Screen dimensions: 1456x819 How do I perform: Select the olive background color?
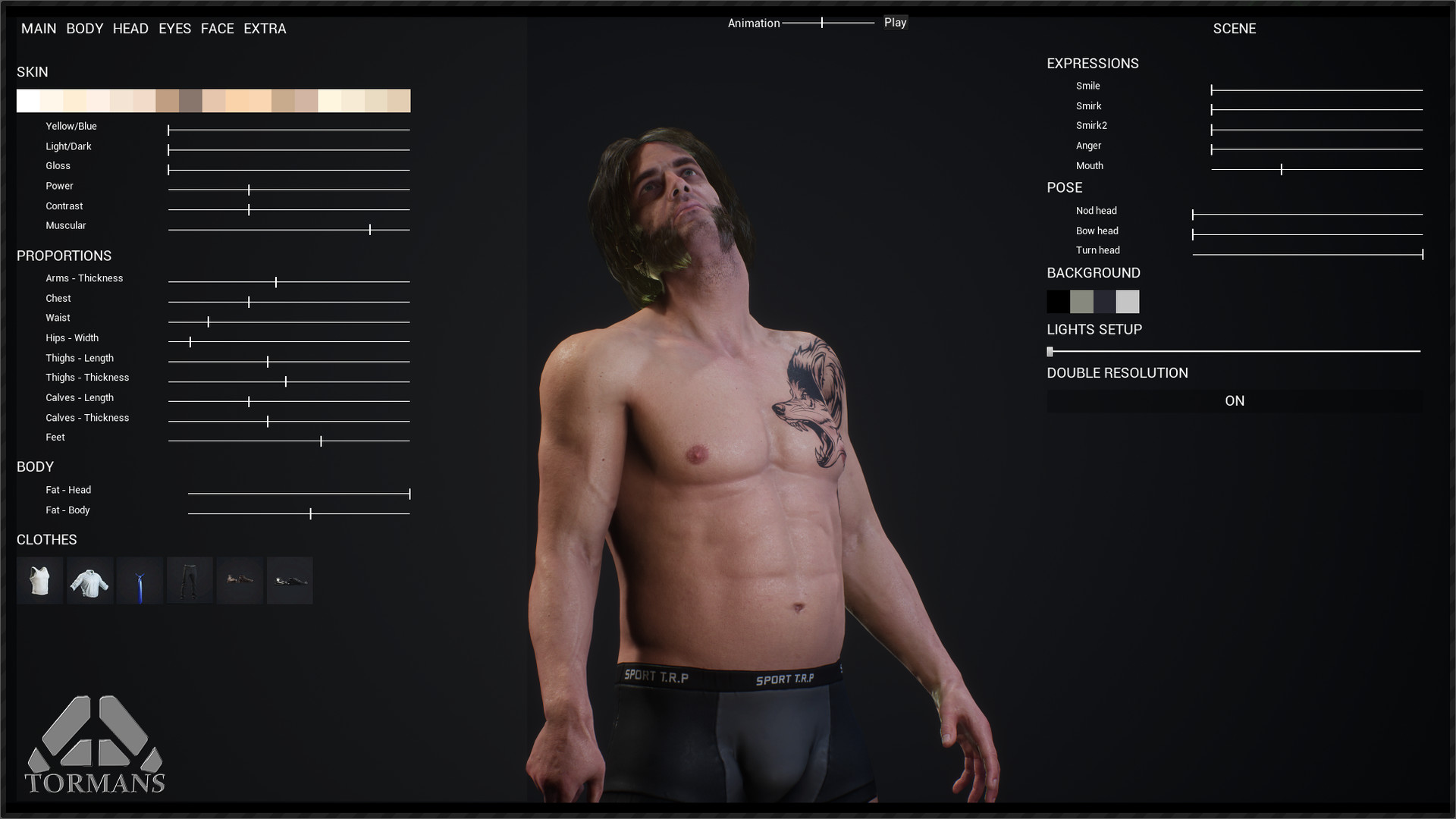coord(1081,302)
